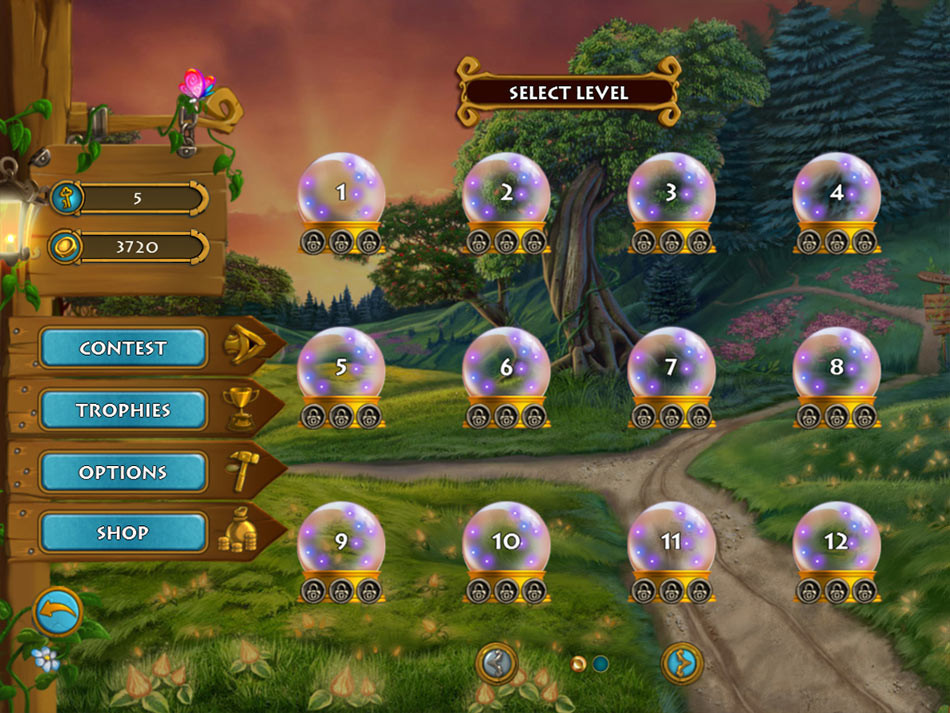Choose the level 6 crystal ball

tap(506, 368)
